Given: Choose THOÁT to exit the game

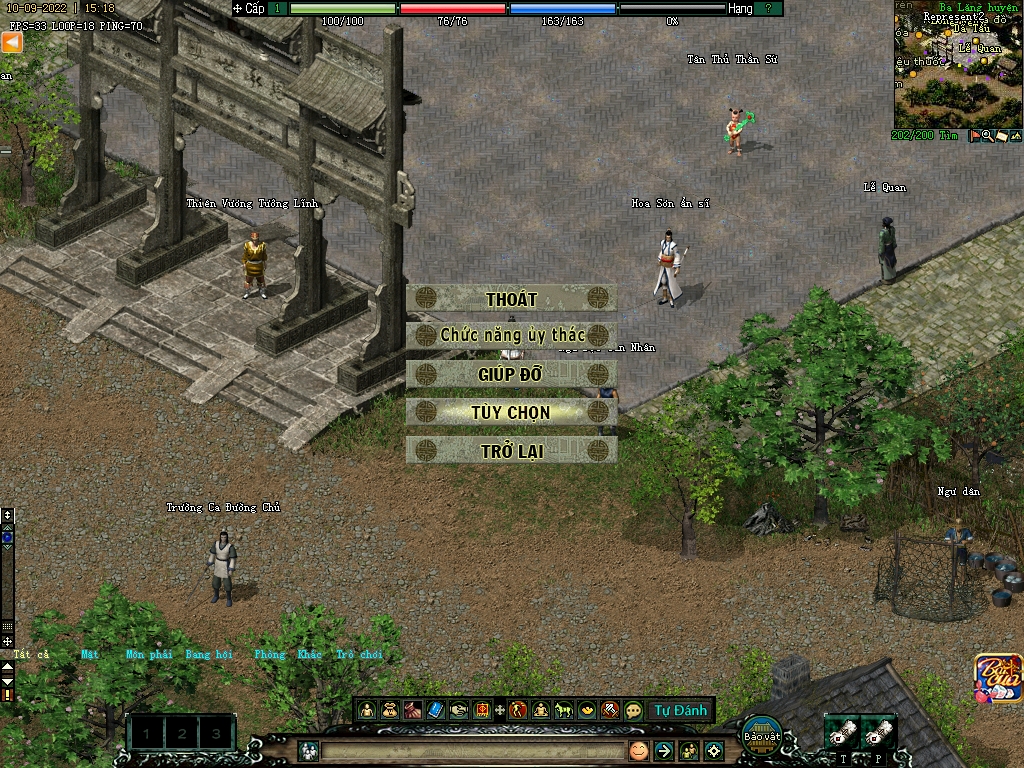Looking at the screenshot, I should 511,299.
